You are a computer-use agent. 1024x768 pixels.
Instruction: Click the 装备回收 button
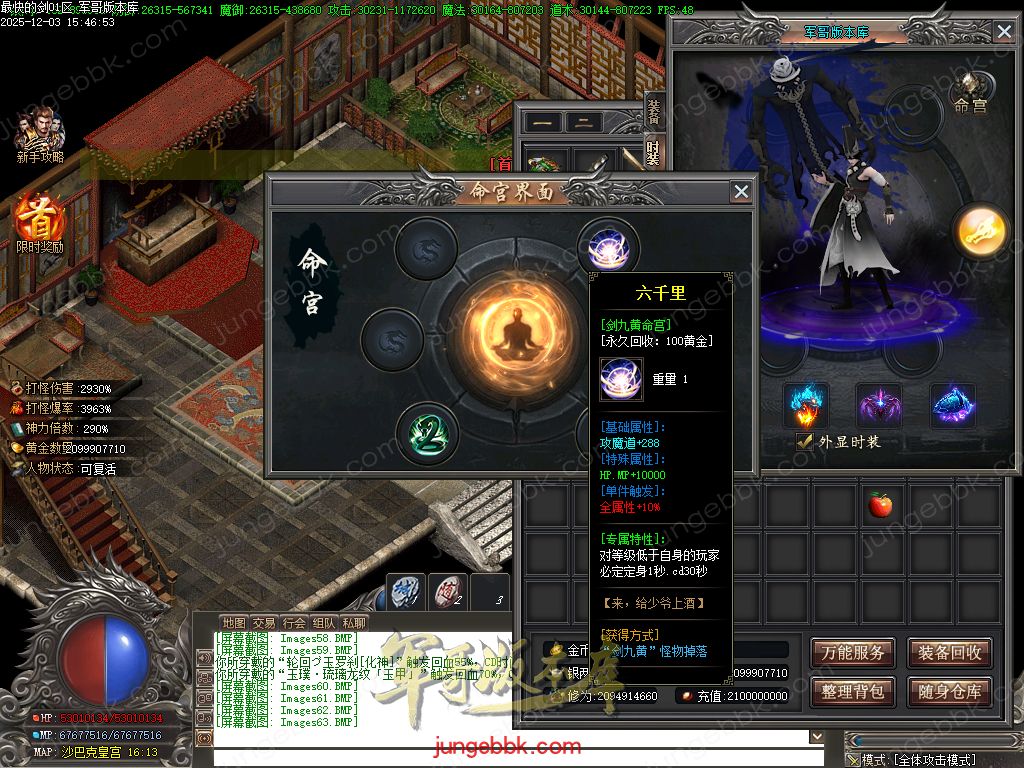pyautogui.click(x=949, y=653)
